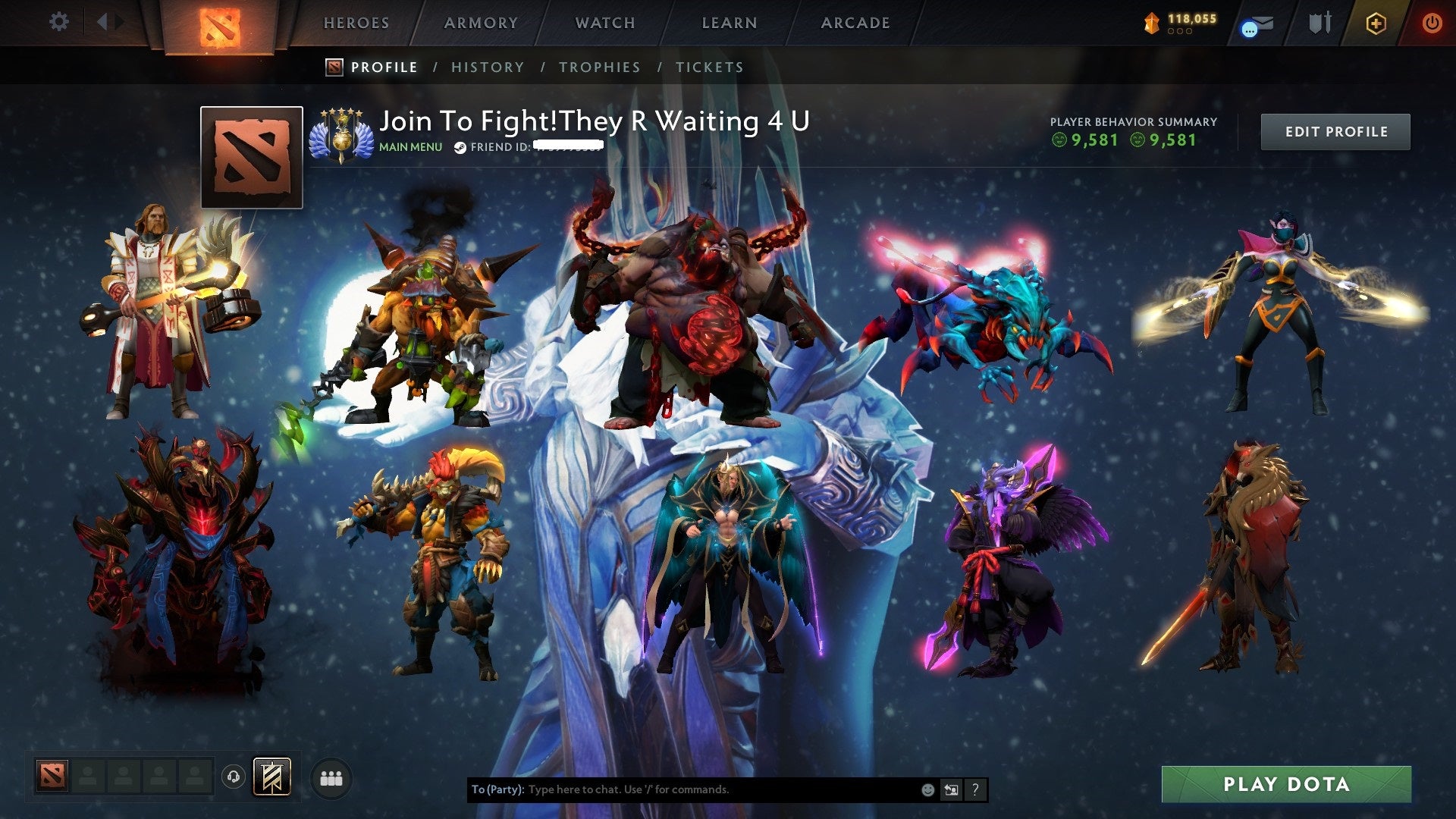This screenshot has width=1456, height=819.
Task: Open the TROPHIES tab
Action: click(600, 67)
